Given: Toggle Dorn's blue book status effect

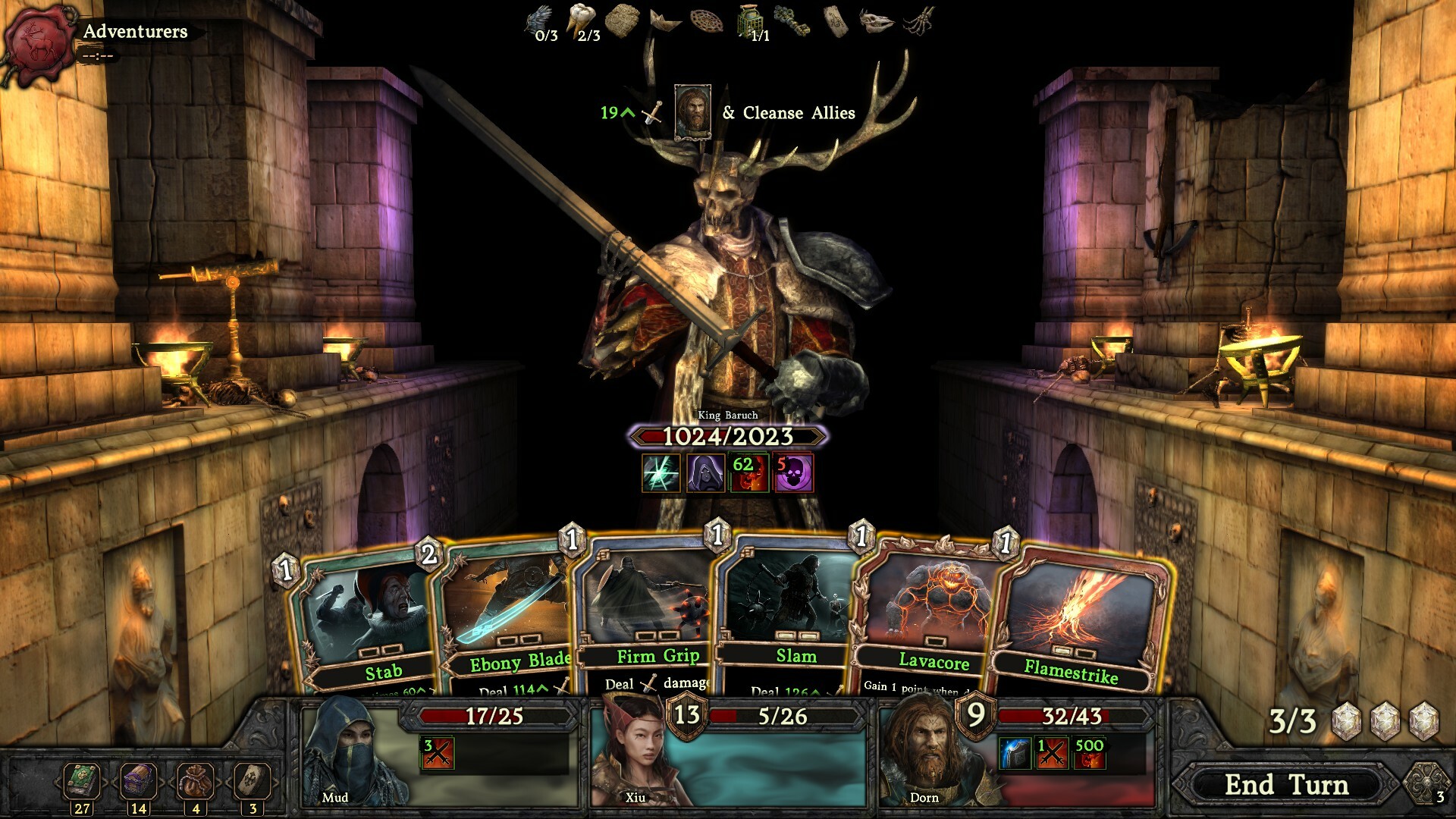Looking at the screenshot, I should pyautogui.click(x=1015, y=751).
